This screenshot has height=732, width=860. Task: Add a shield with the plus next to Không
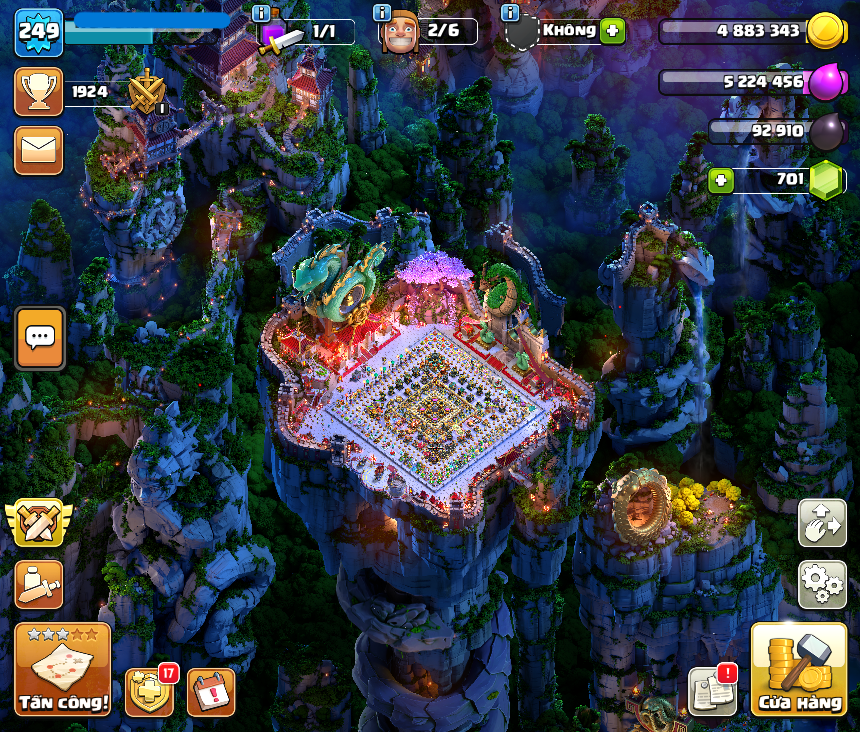pyautogui.click(x=612, y=31)
